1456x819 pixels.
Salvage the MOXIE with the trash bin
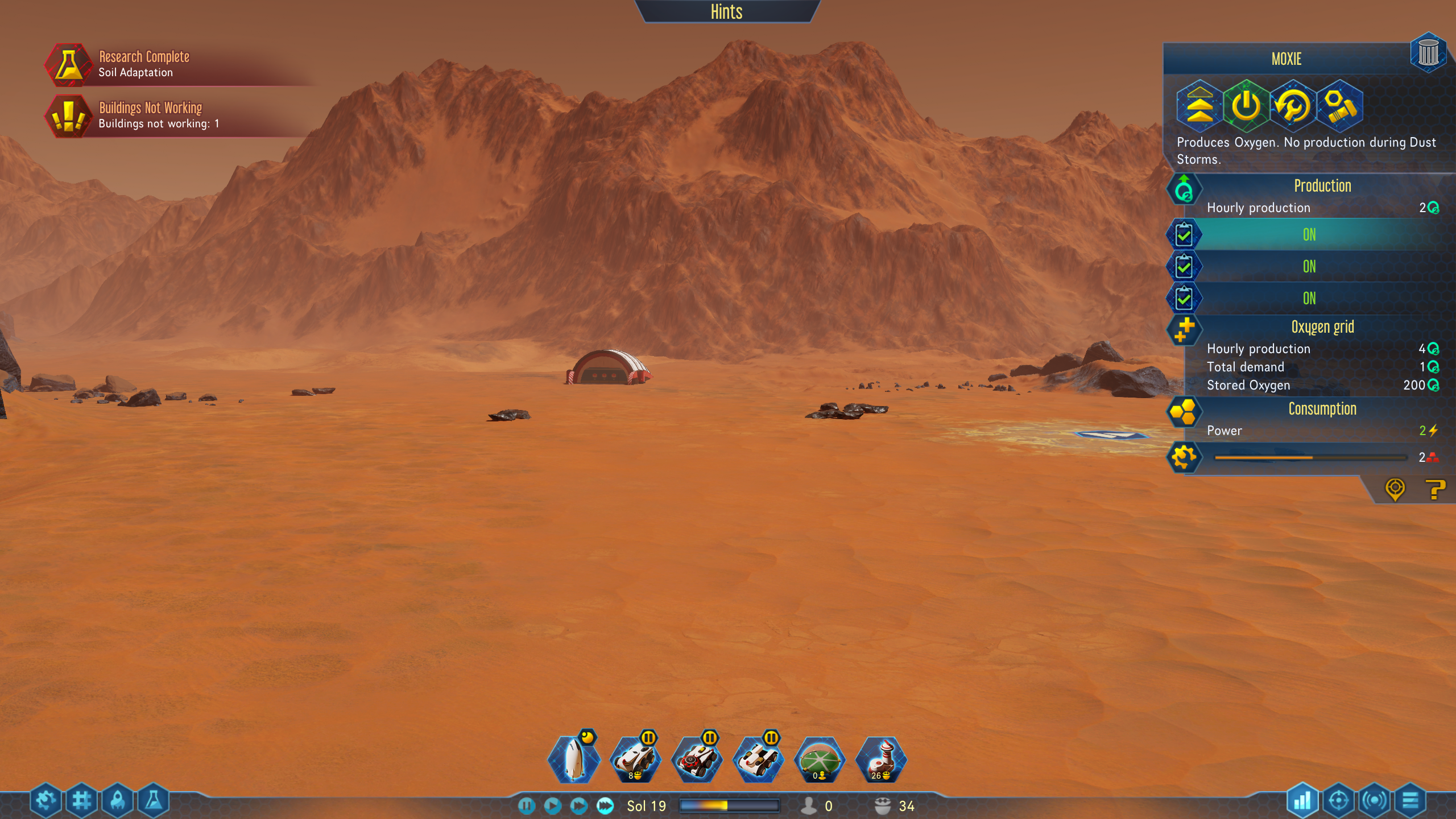pos(1428,53)
